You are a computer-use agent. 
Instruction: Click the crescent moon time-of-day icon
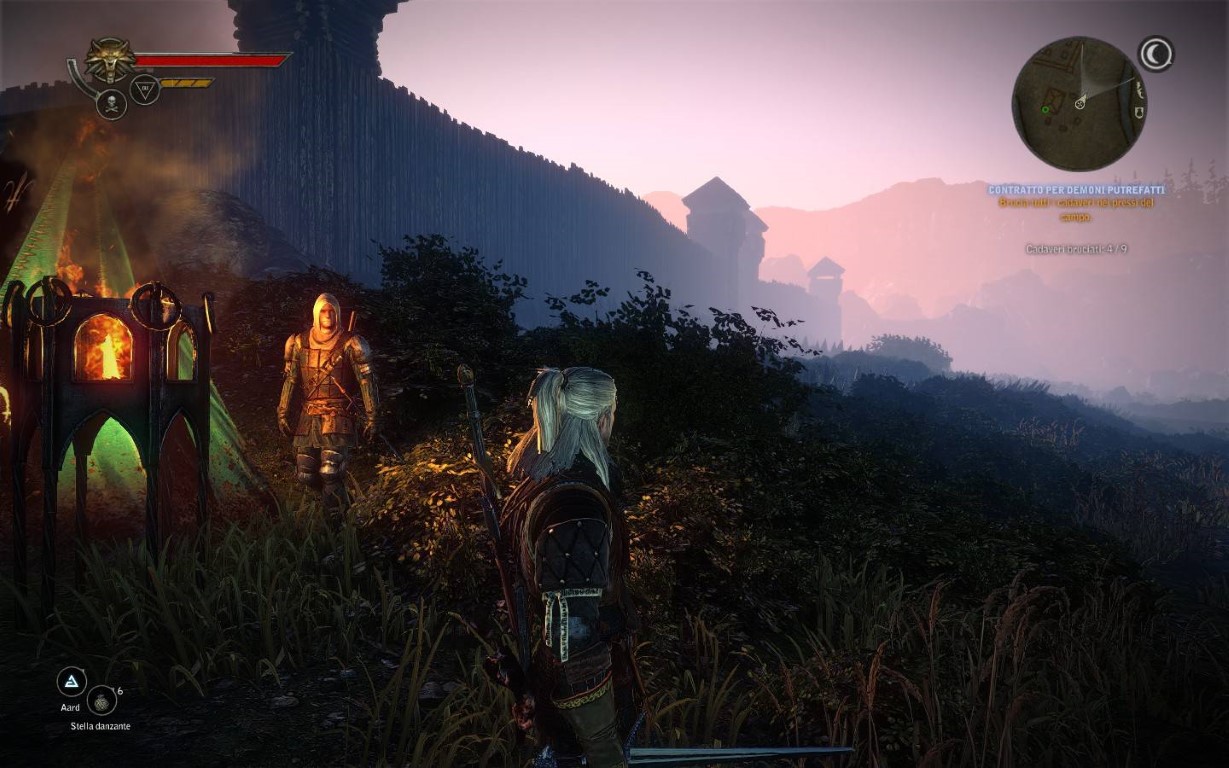click(x=1156, y=55)
